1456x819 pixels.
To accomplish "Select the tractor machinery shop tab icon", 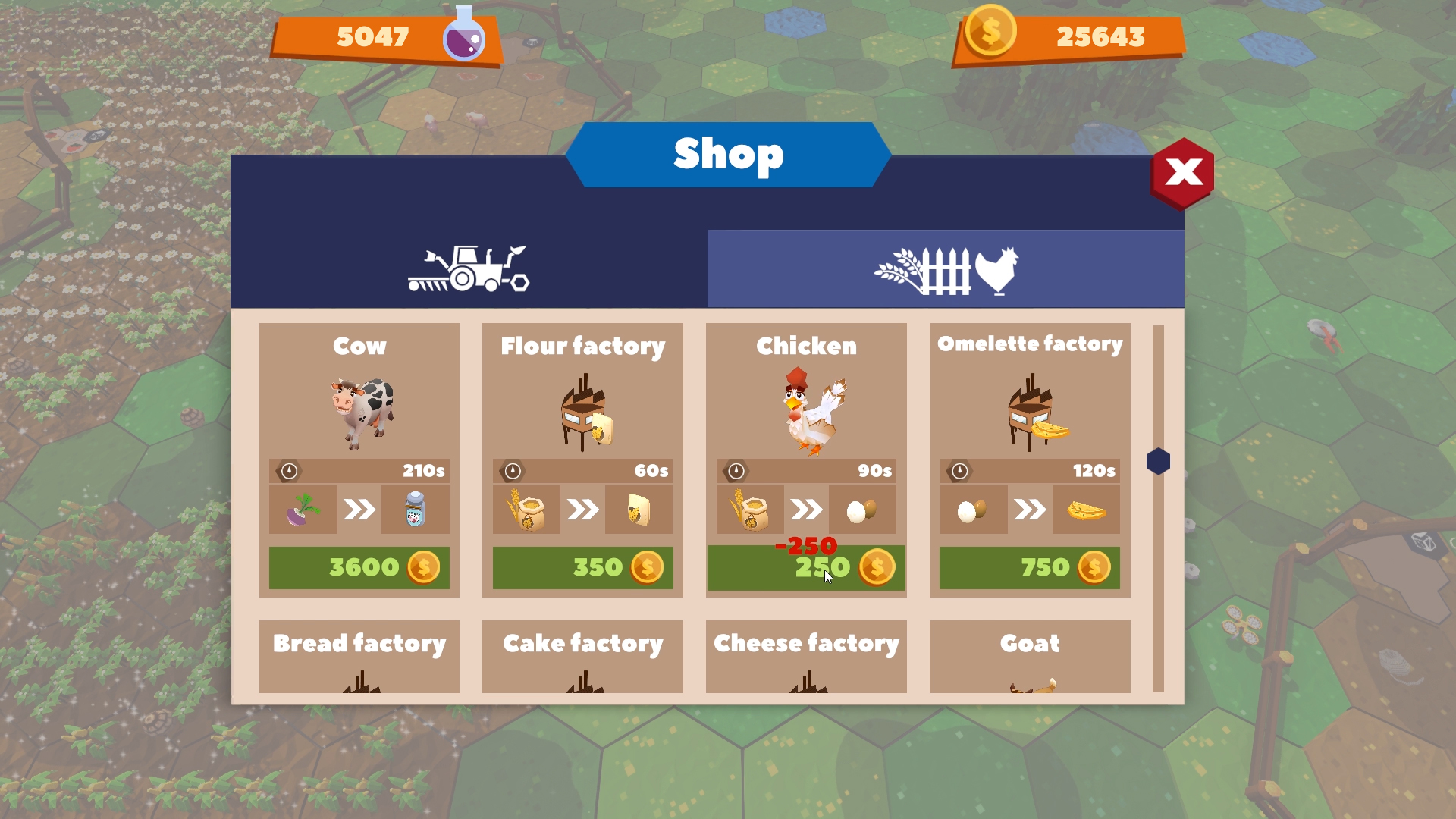I will pyautogui.click(x=468, y=268).
